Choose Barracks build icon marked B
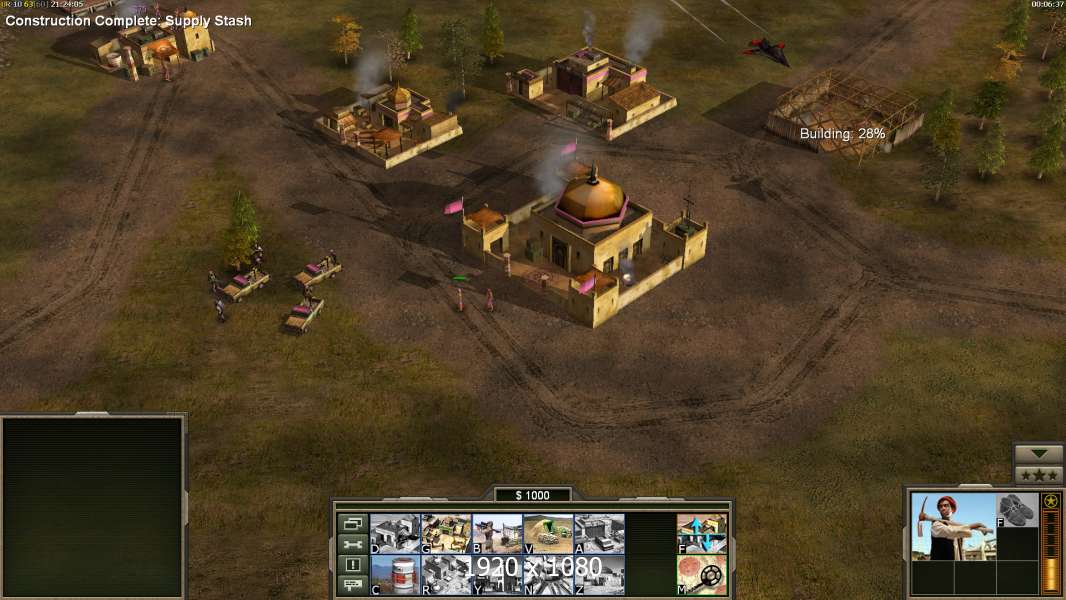The image size is (1066, 600). (497, 533)
